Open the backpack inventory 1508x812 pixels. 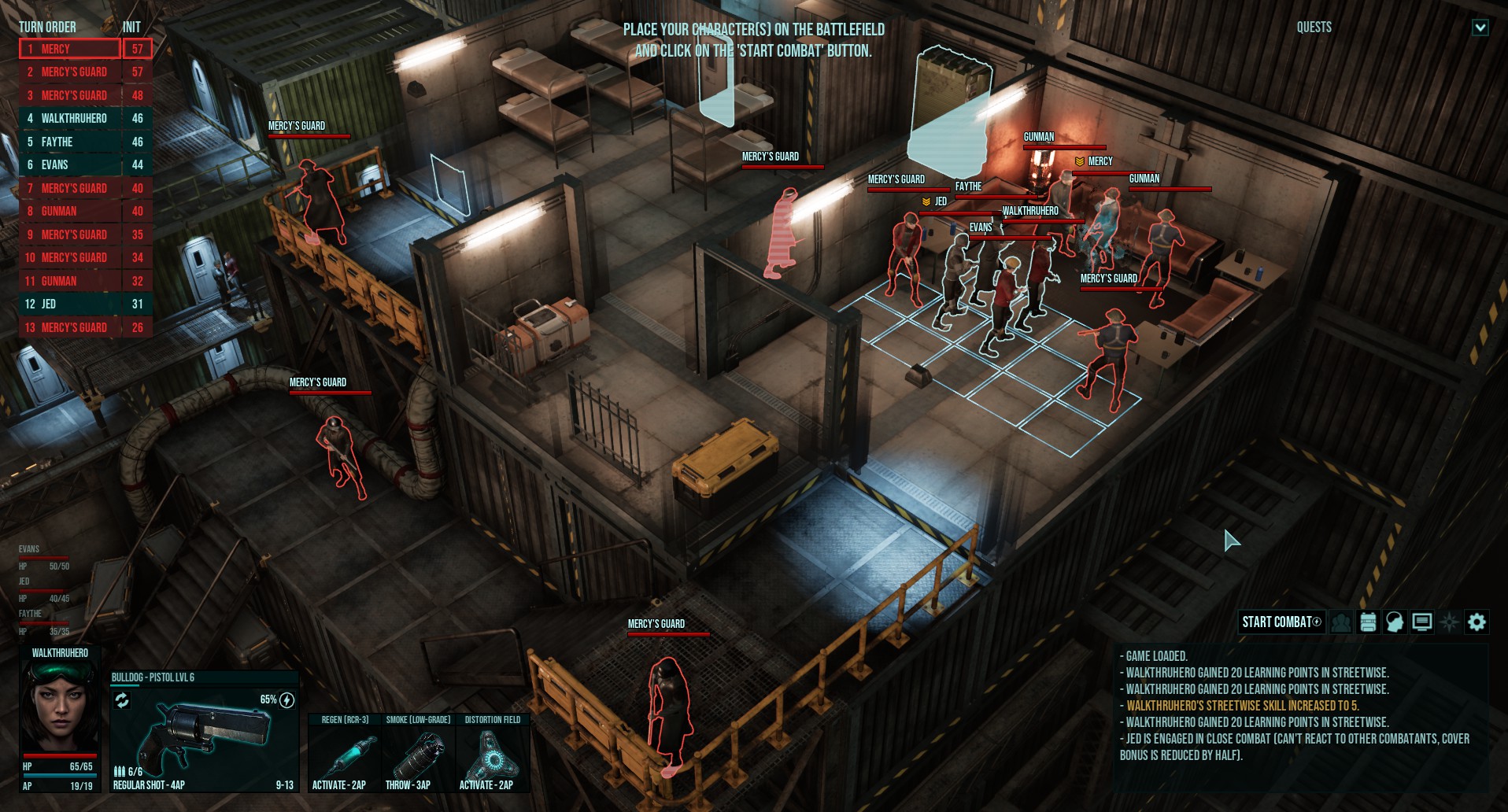click(1368, 622)
